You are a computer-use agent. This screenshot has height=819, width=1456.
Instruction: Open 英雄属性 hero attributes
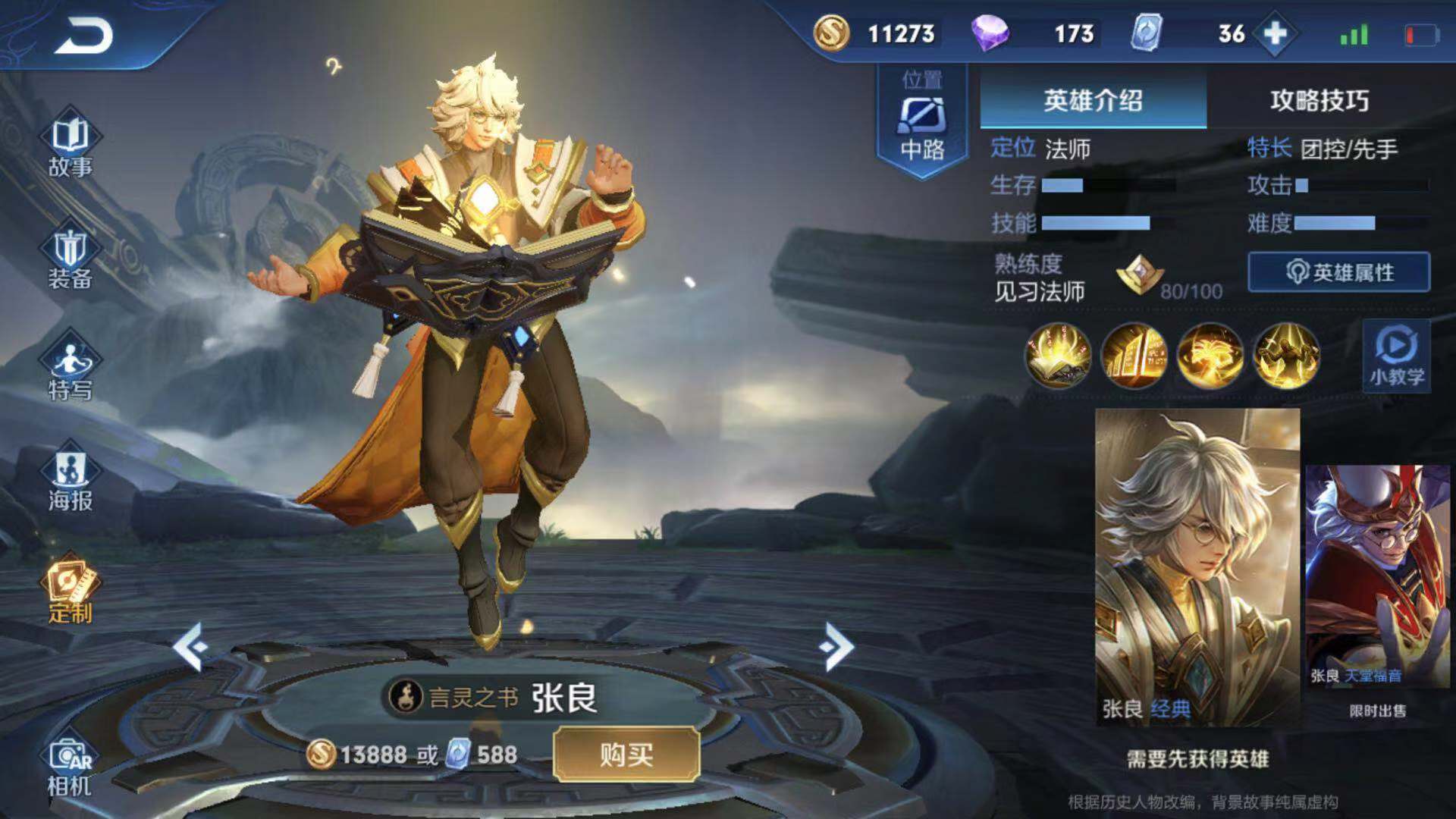tap(1339, 272)
